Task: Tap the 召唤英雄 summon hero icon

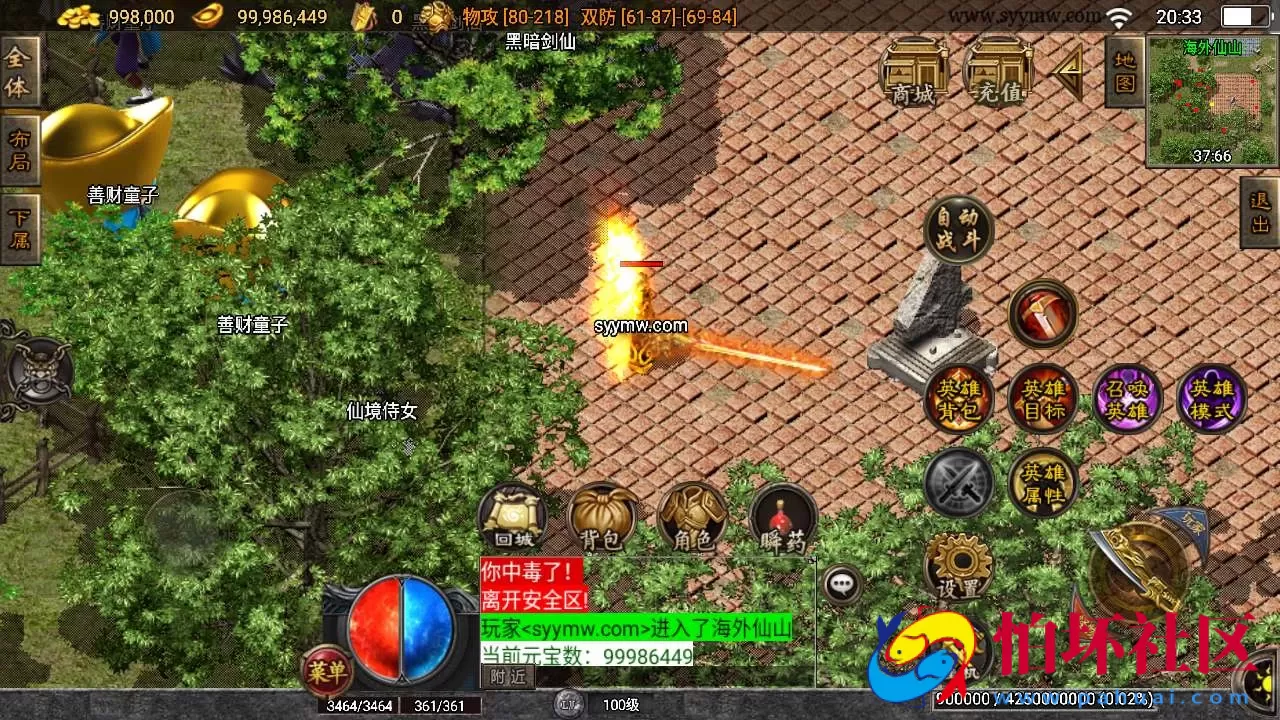Action: pos(1127,398)
